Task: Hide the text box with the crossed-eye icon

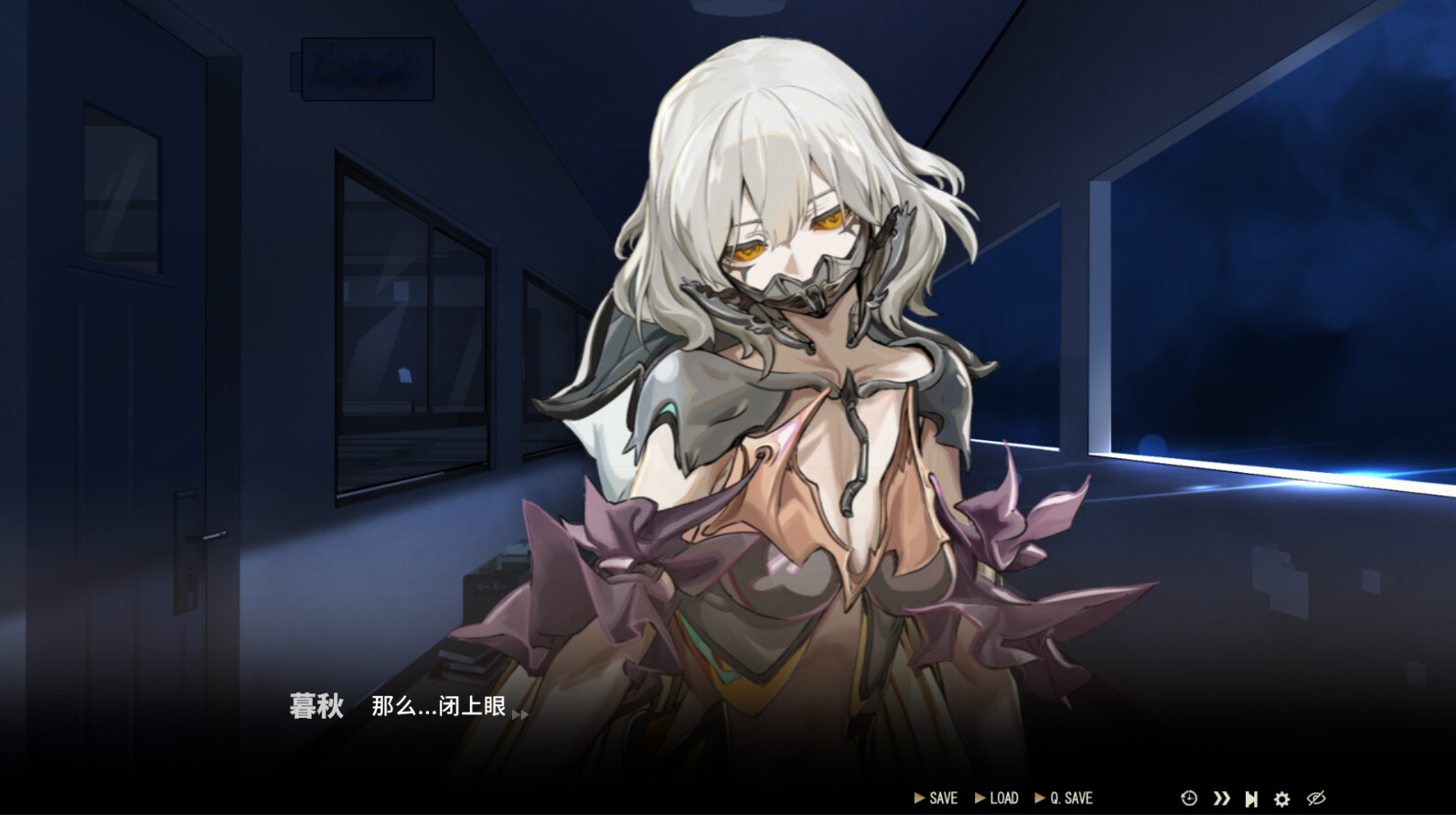Action: [1316, 799]
